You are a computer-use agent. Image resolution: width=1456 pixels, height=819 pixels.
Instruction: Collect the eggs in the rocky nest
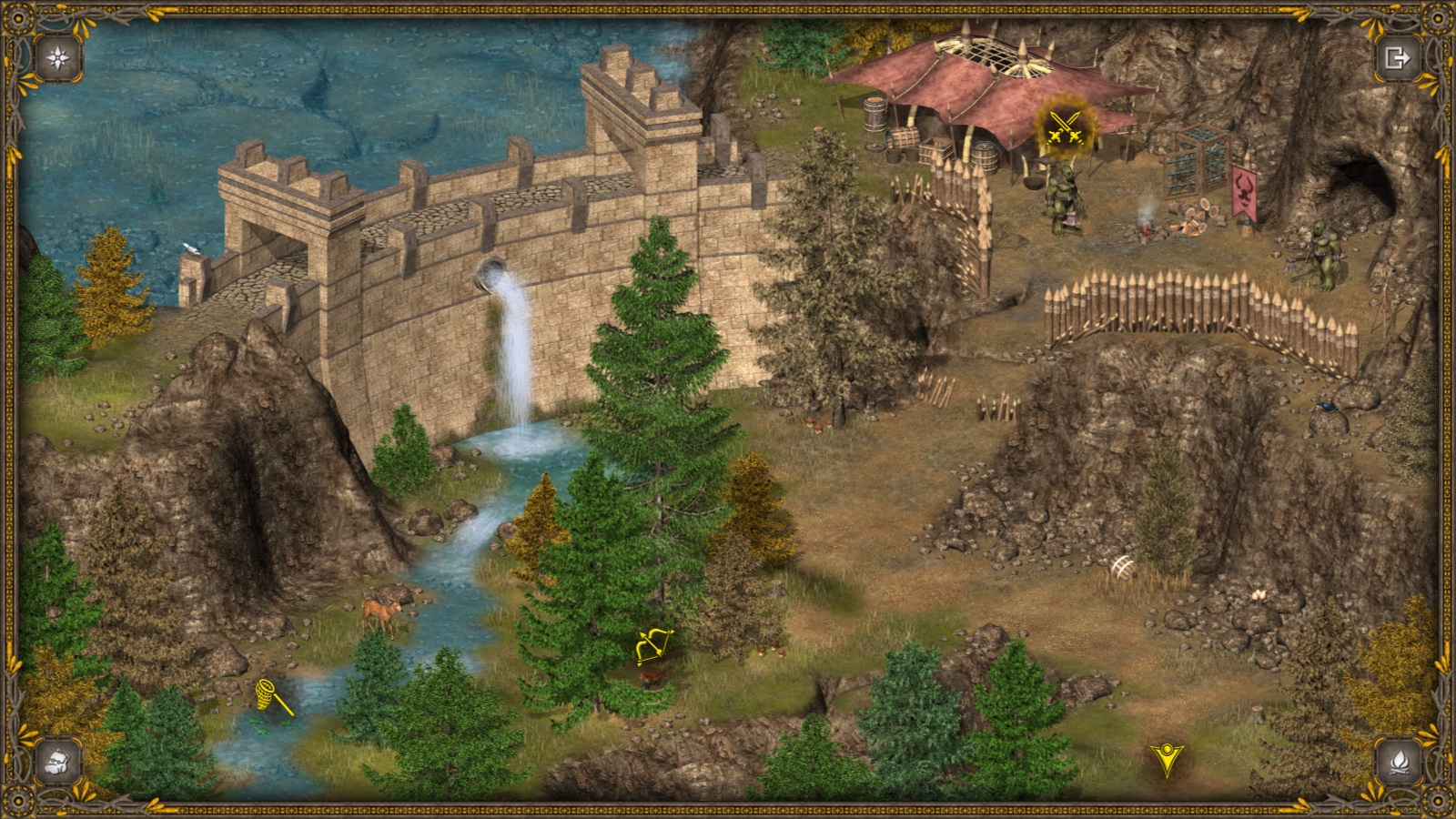[1260, 594]
